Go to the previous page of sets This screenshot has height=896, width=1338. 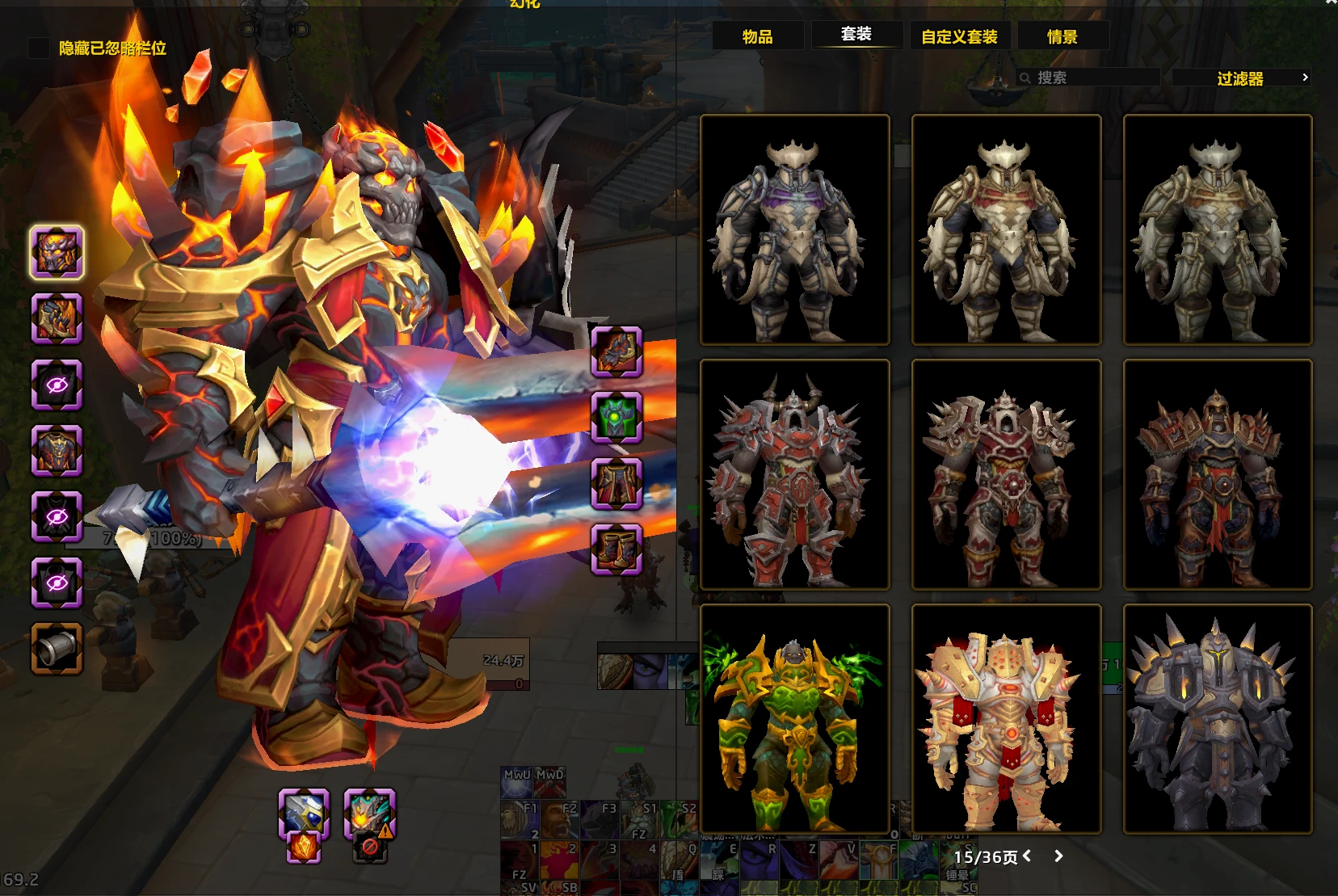pyautogui.click(x=1027, y=856)
